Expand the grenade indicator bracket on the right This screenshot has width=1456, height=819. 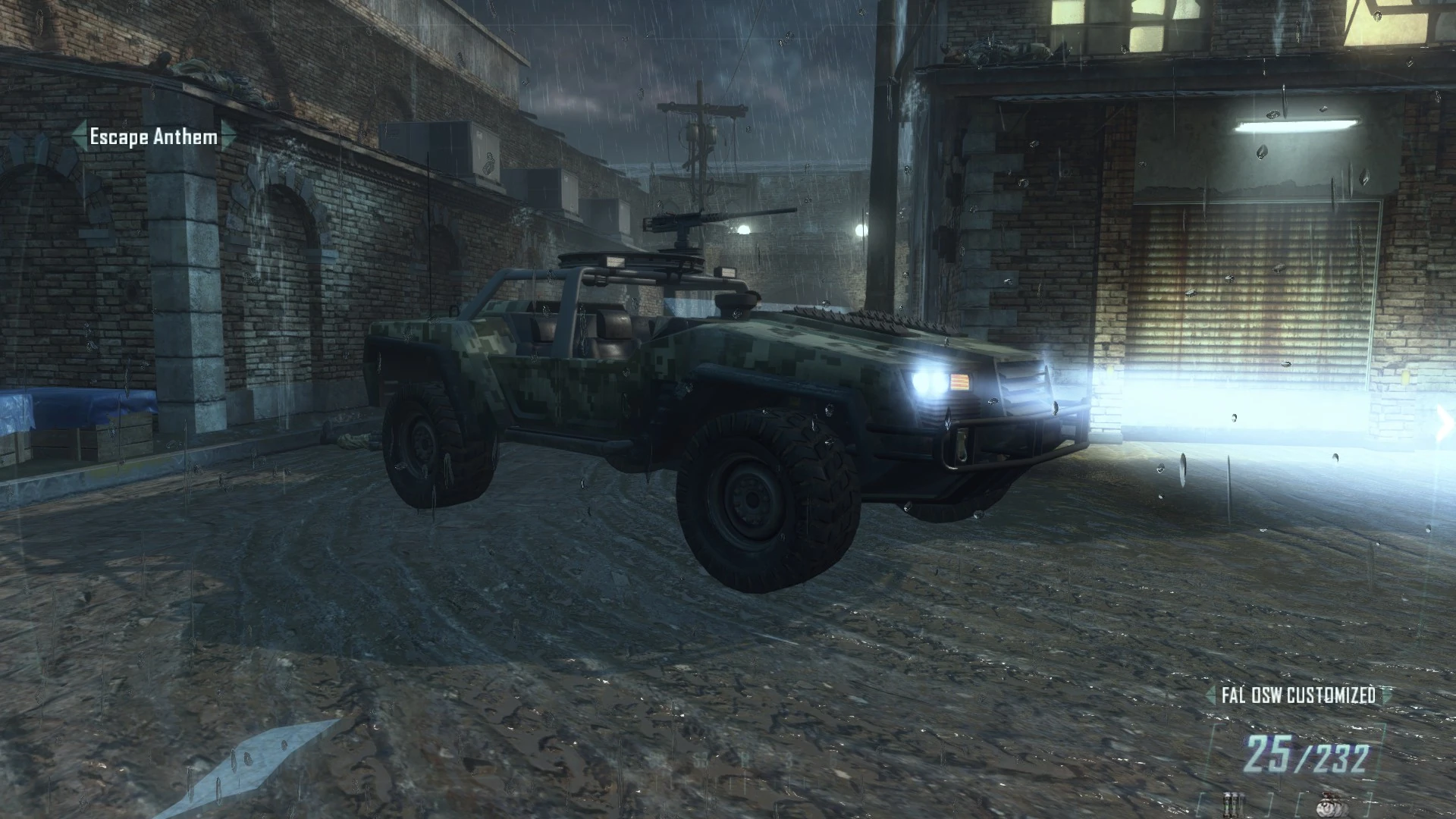pos(1369,802)
